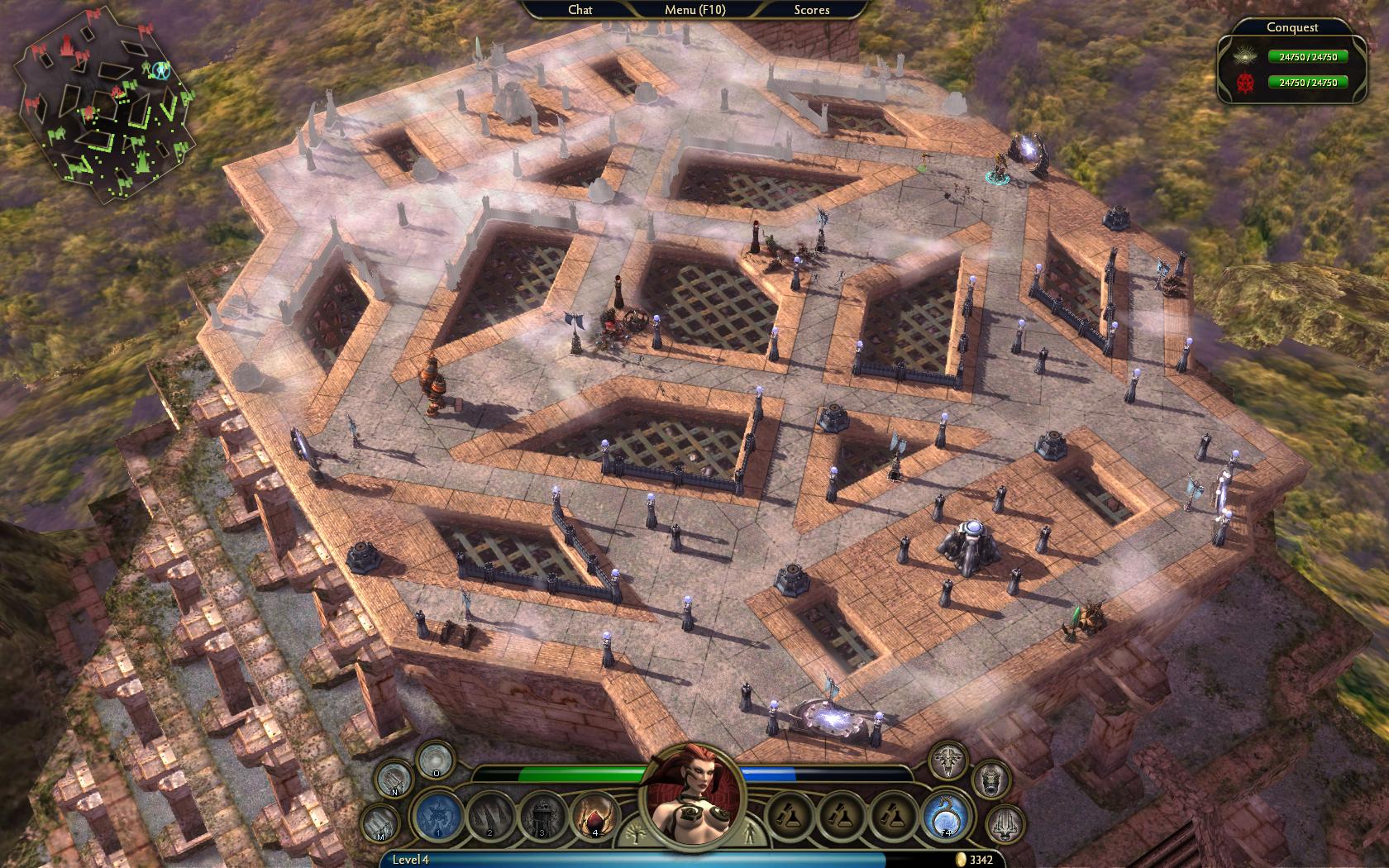Screen dimensions: 1389x868
Task: Select the Conquest objective panel
Action: pos(1292,60)
